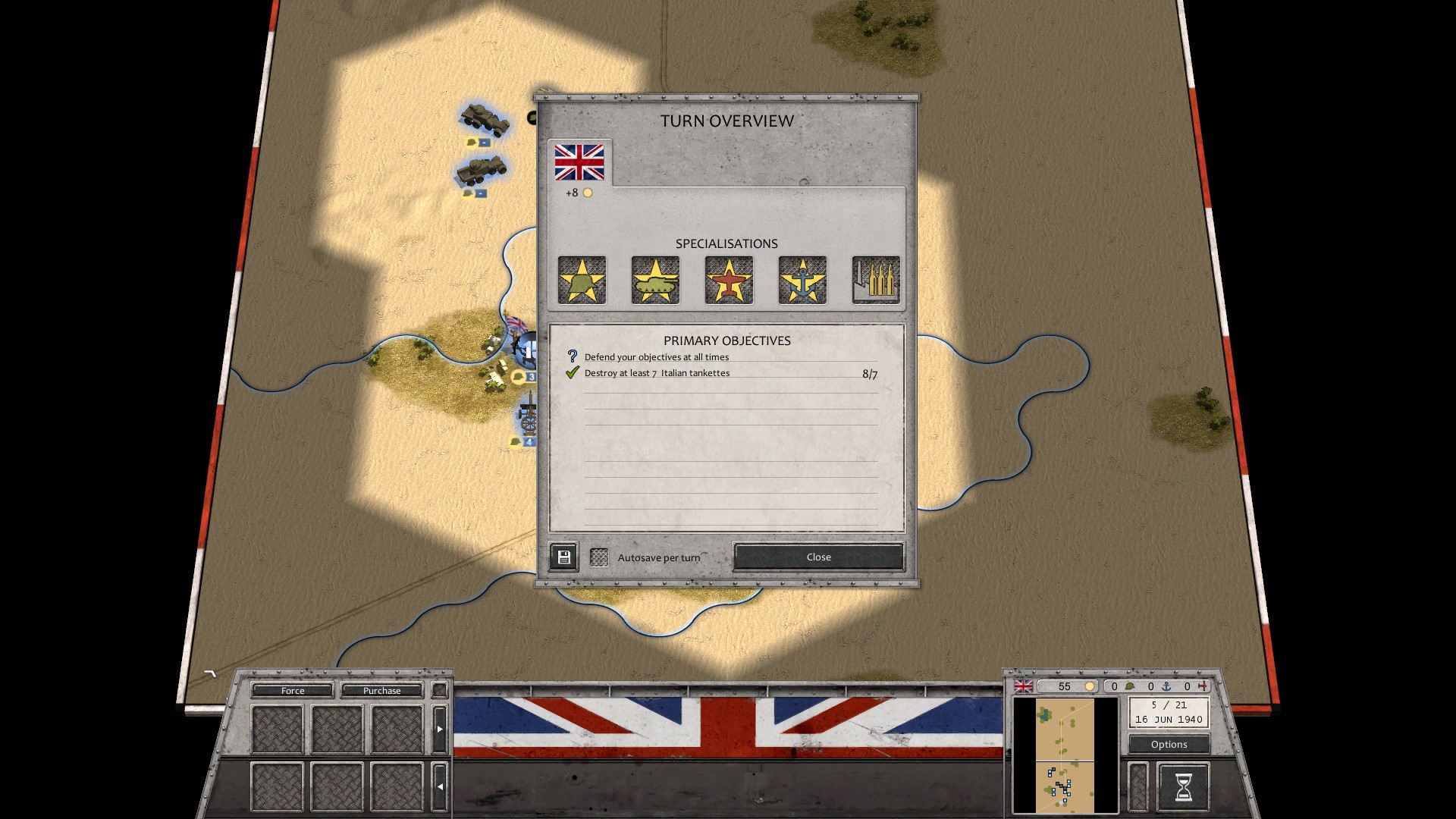Select the Defend your objectives entry
The image size is (1456, 819).
tap(656, 357)
